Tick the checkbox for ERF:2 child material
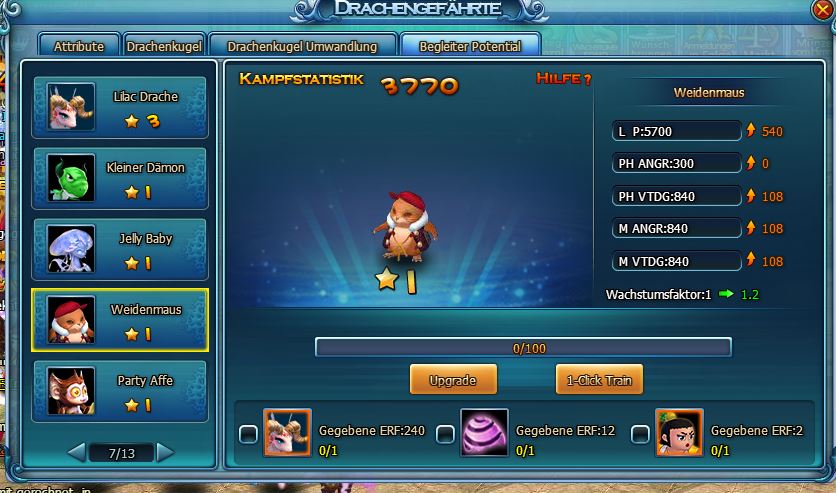This screenshot has height=493, width=836. click(640, 433)
